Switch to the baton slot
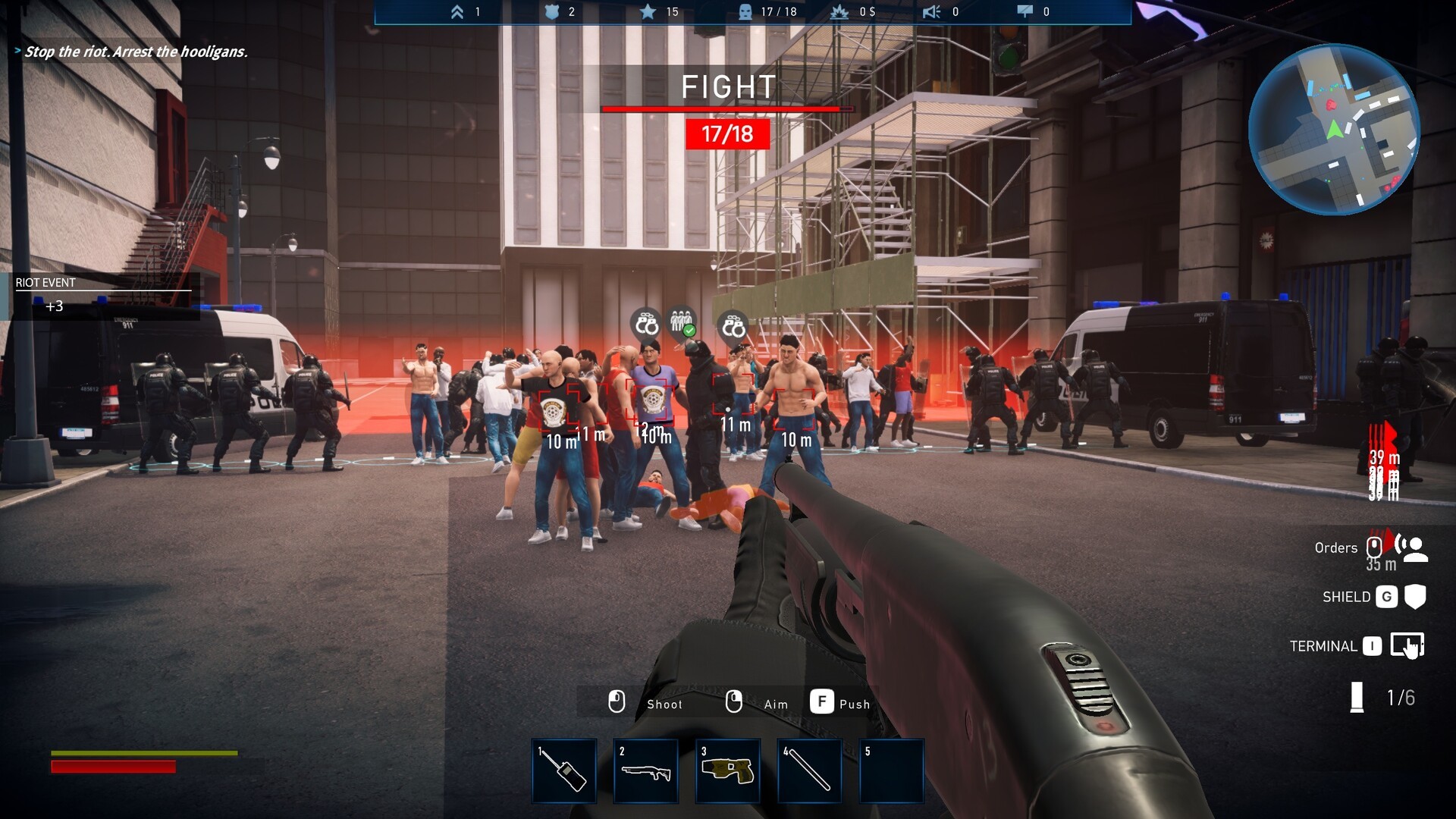This screenshot has height=819, width=1456. pos(809,770)
